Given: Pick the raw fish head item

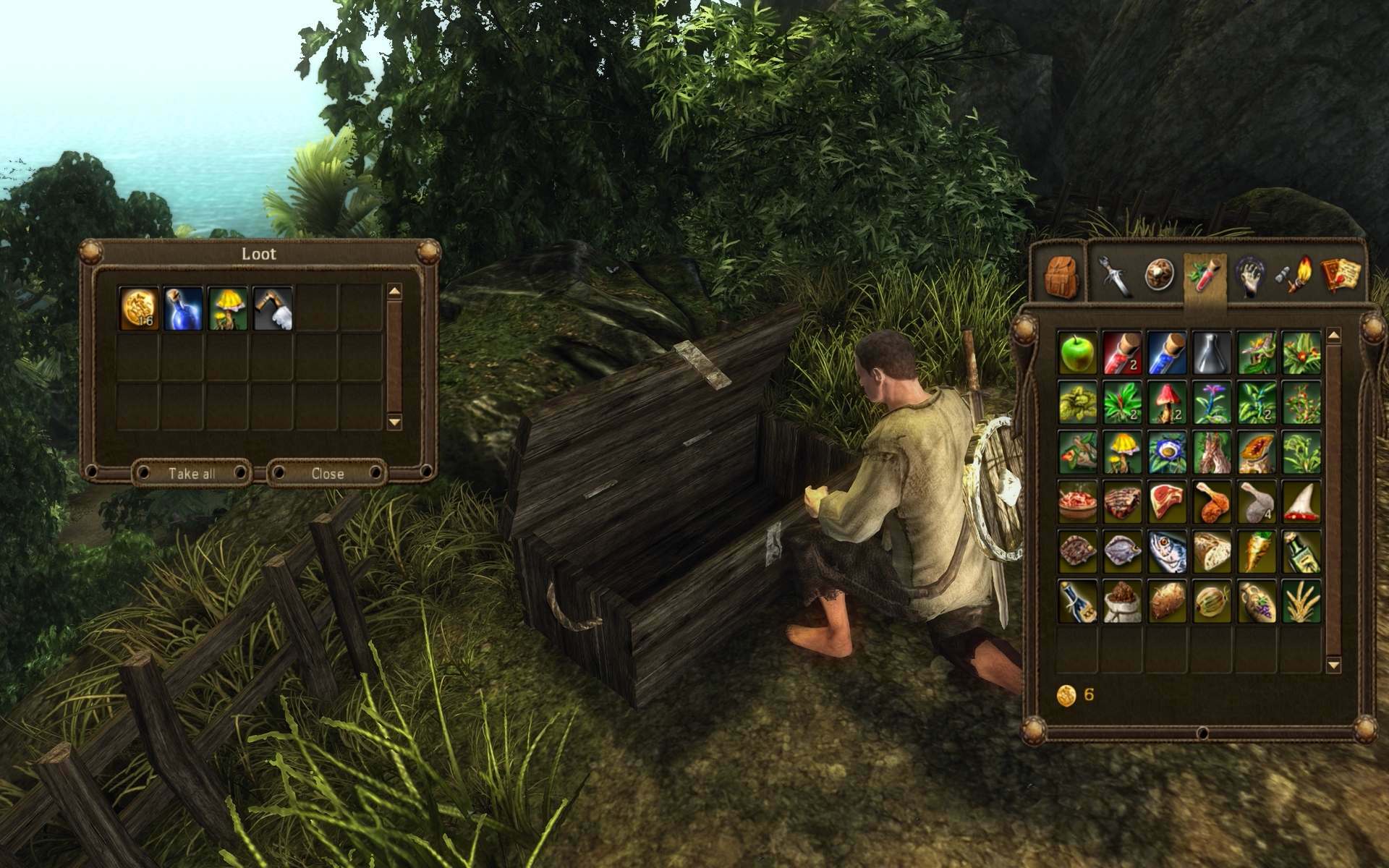Looking at the screenshot, I should tap(1167, 552).
